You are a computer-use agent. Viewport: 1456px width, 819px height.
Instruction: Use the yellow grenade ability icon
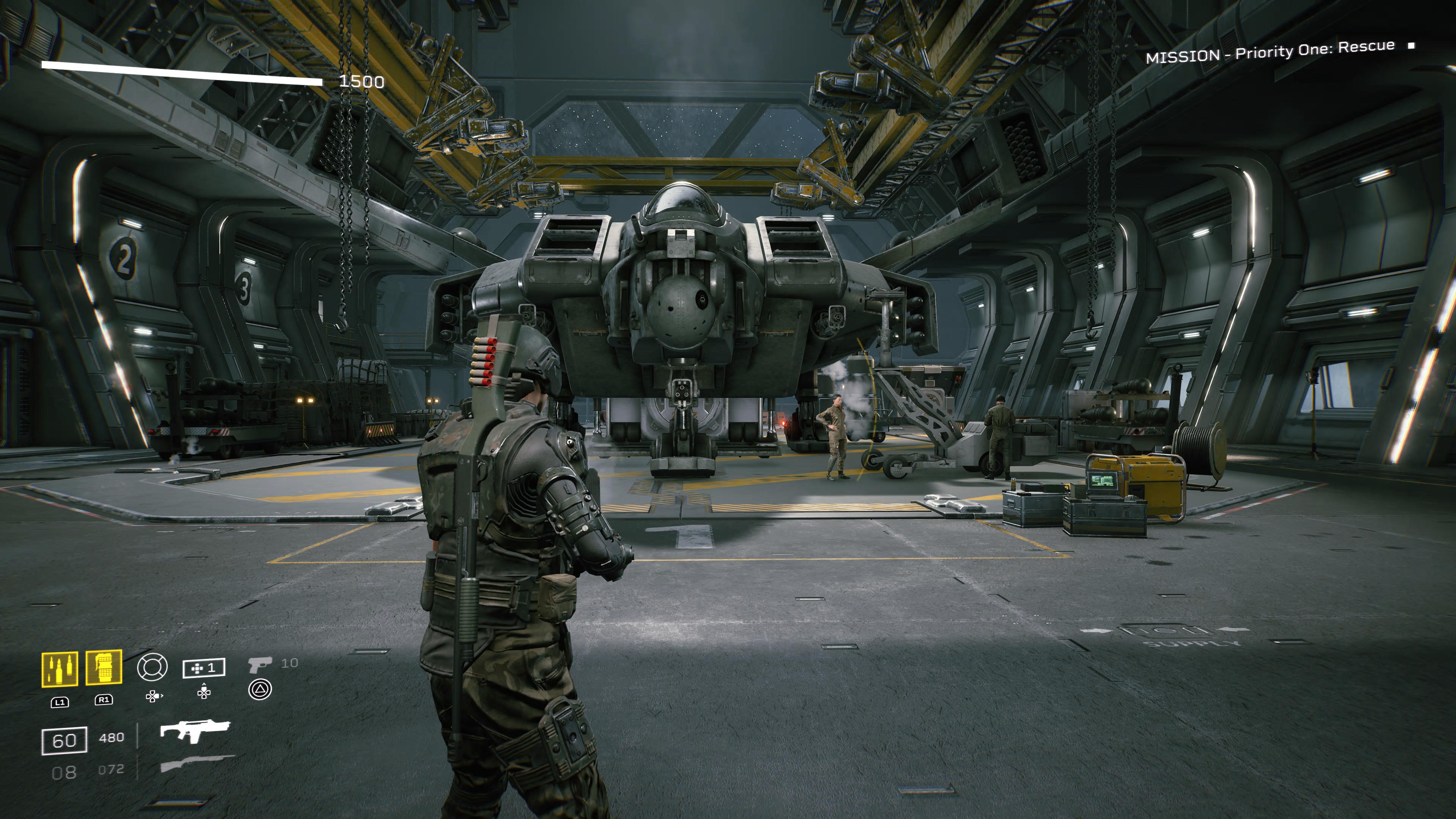(104, 667)
